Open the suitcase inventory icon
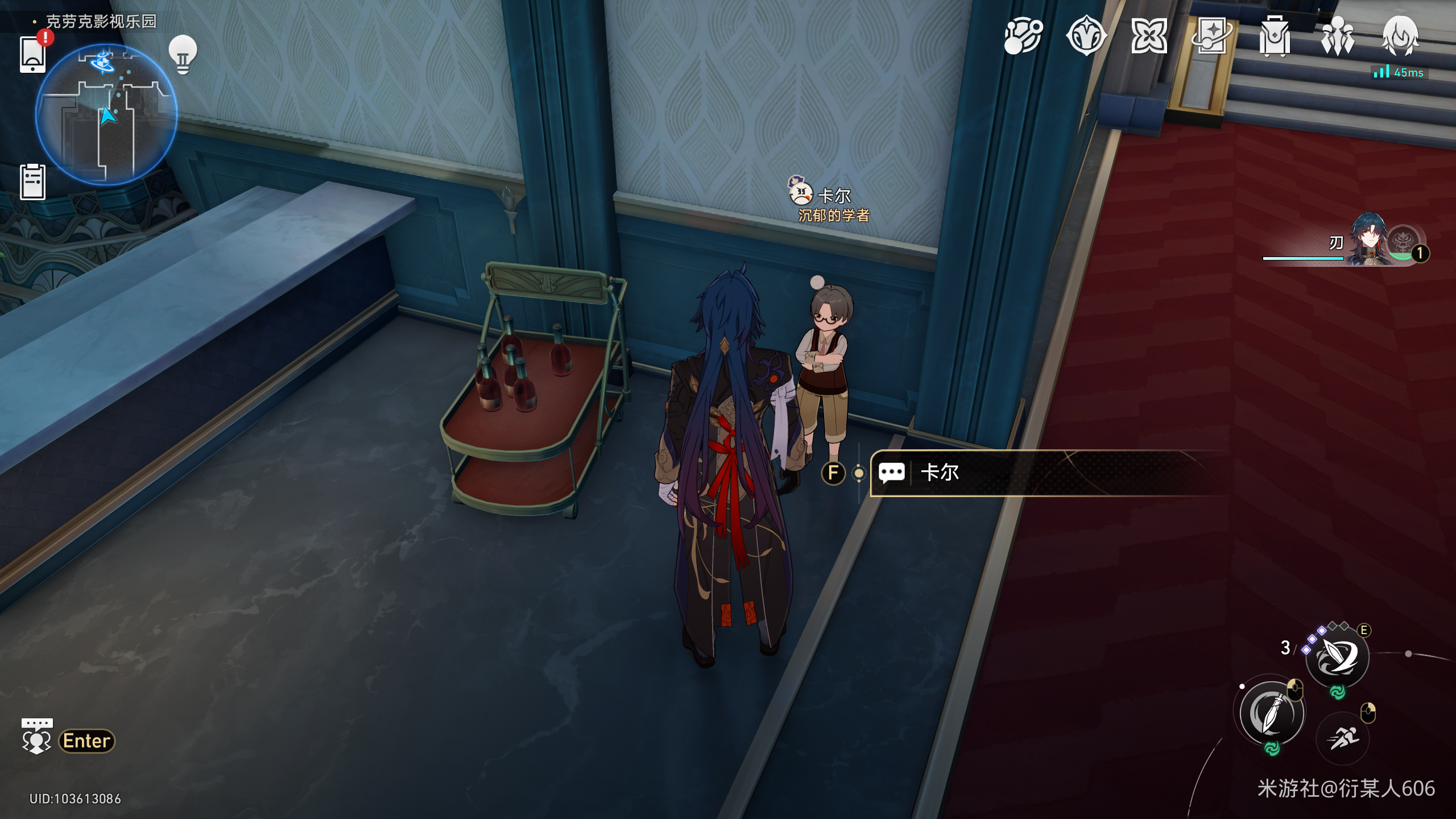This screenshot has height=819, width=1456. tap(1275, 36)
